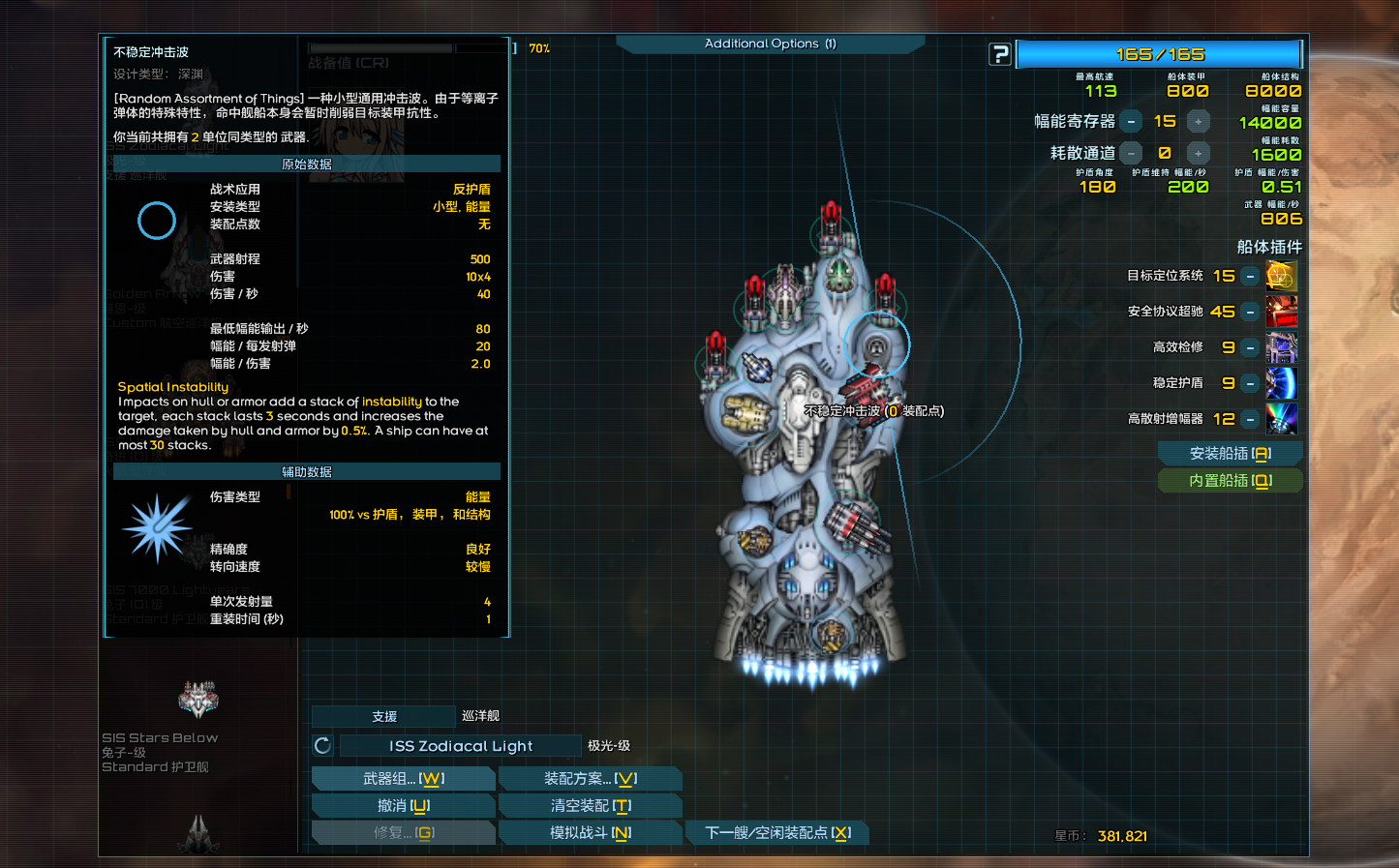This screenshot has width=1399, height=868.
Task: Decrease 幅能寄存器 capacitors with the minus button
Action: [1131, 122]
